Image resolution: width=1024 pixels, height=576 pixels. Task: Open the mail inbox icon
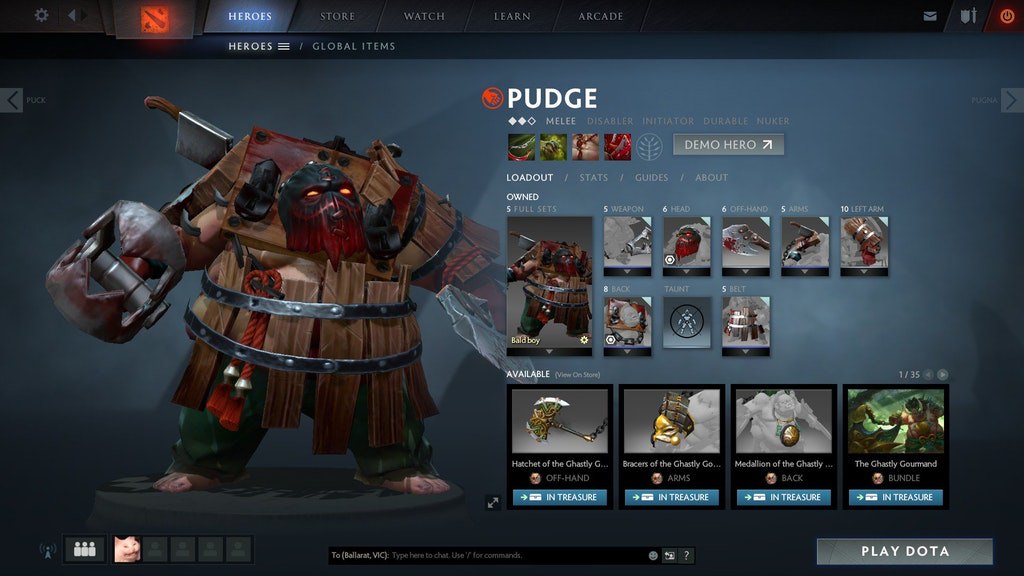coord(930,16)
